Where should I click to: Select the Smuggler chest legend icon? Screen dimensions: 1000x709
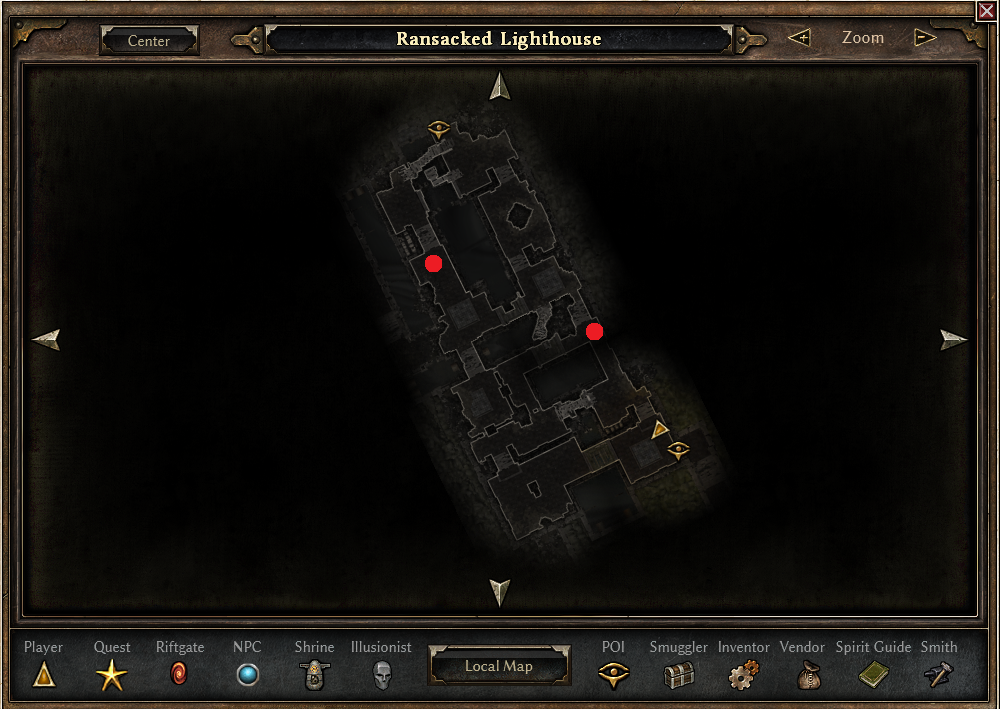(x=679, y=676)
